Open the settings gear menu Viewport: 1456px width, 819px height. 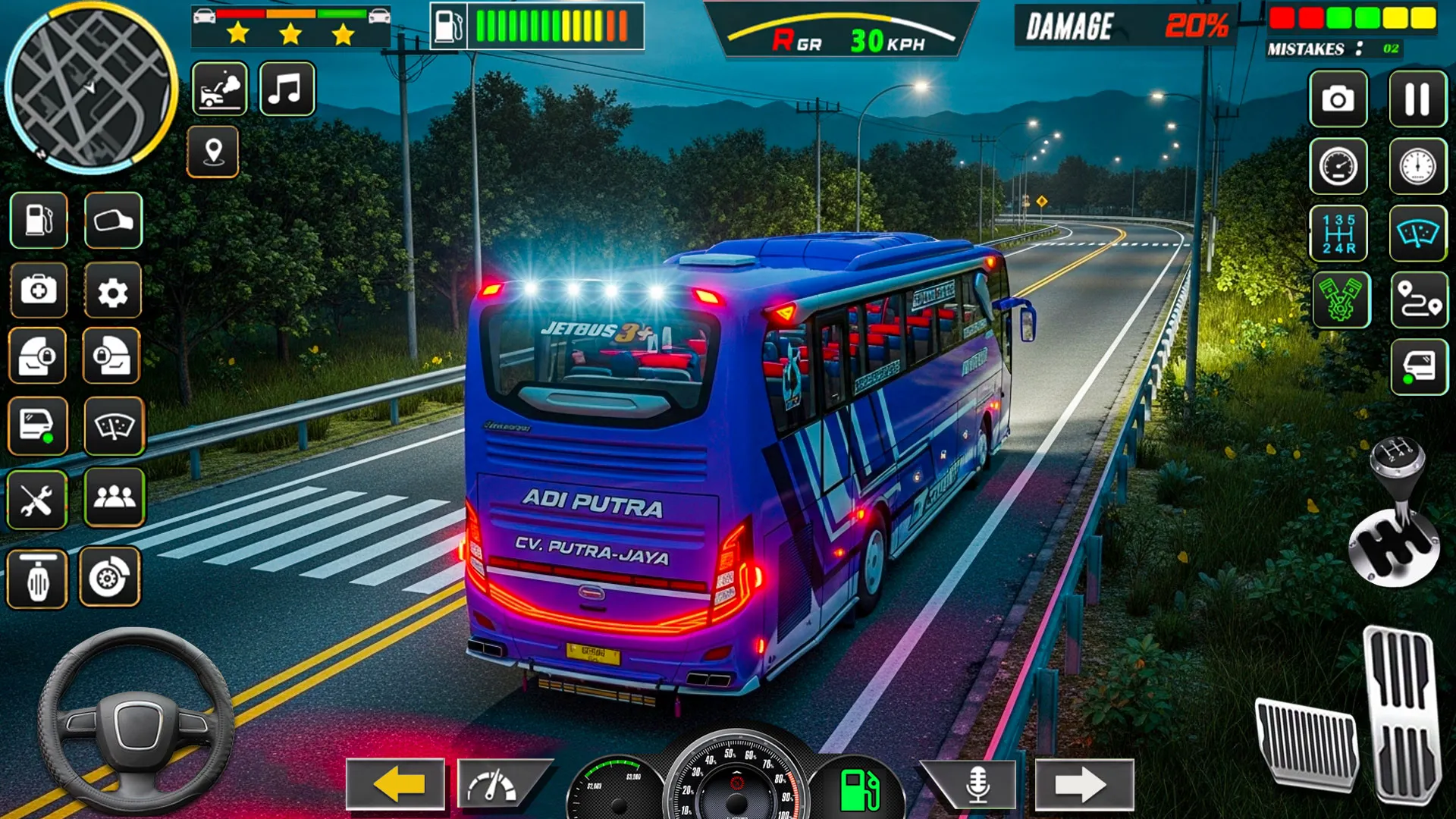click(115, 291)
